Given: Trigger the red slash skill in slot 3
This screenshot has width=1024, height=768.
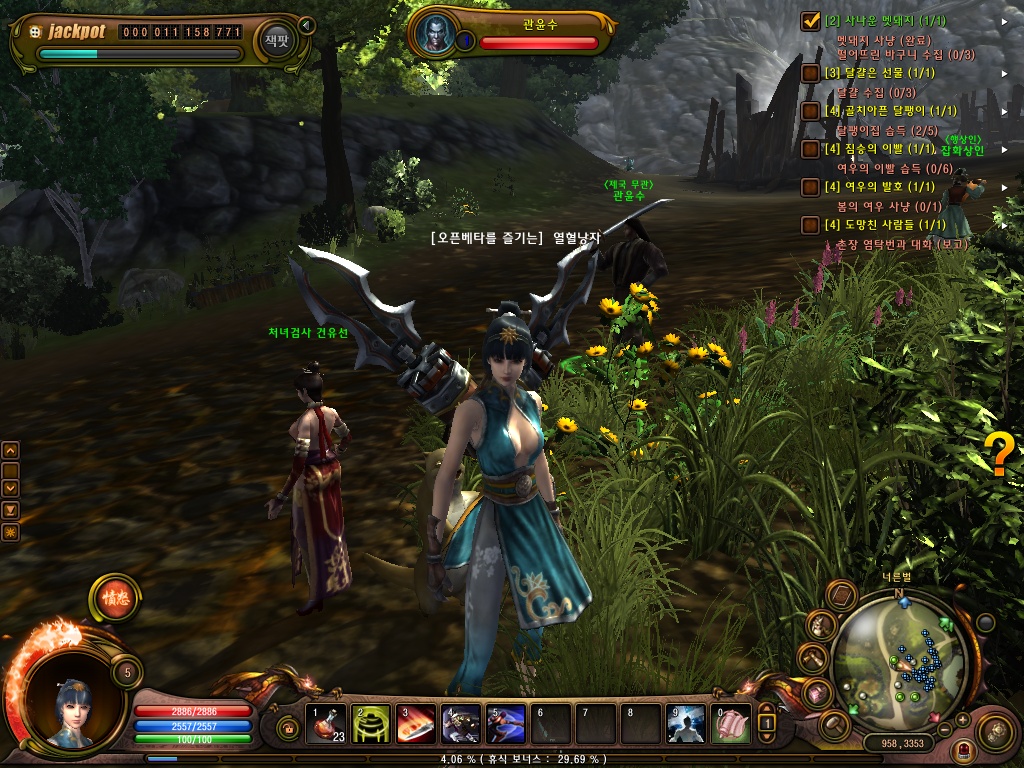Looking at the screenshot, I should tap(416, 724).
